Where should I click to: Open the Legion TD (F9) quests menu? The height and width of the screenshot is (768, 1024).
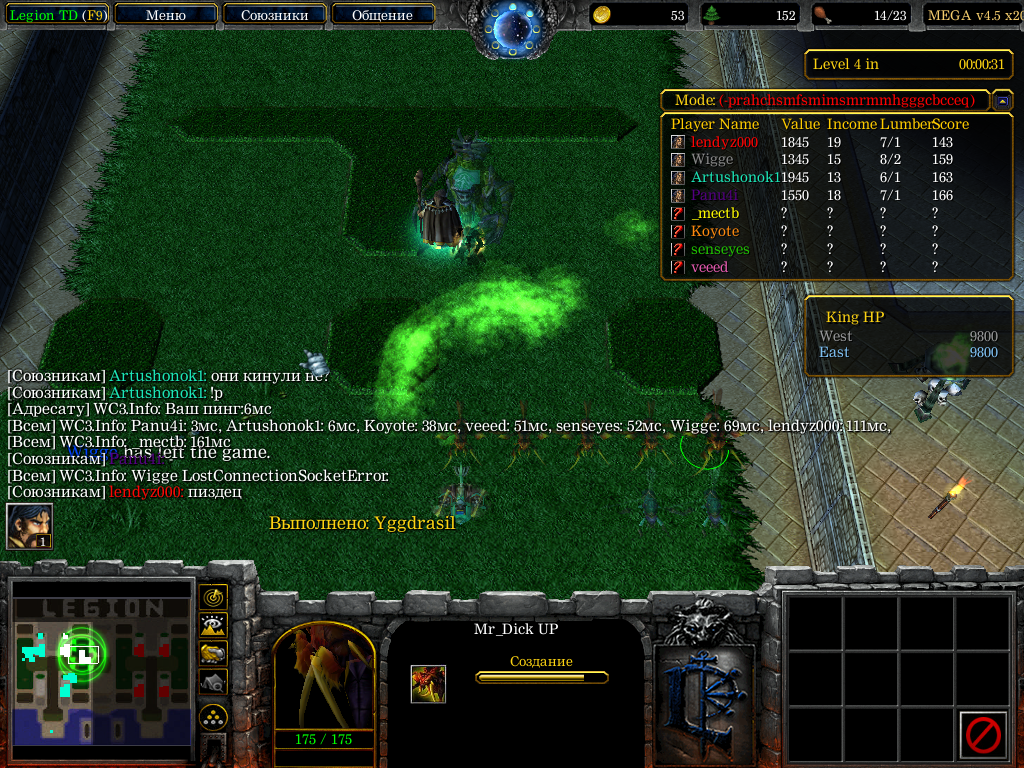(x=56, y=15)
